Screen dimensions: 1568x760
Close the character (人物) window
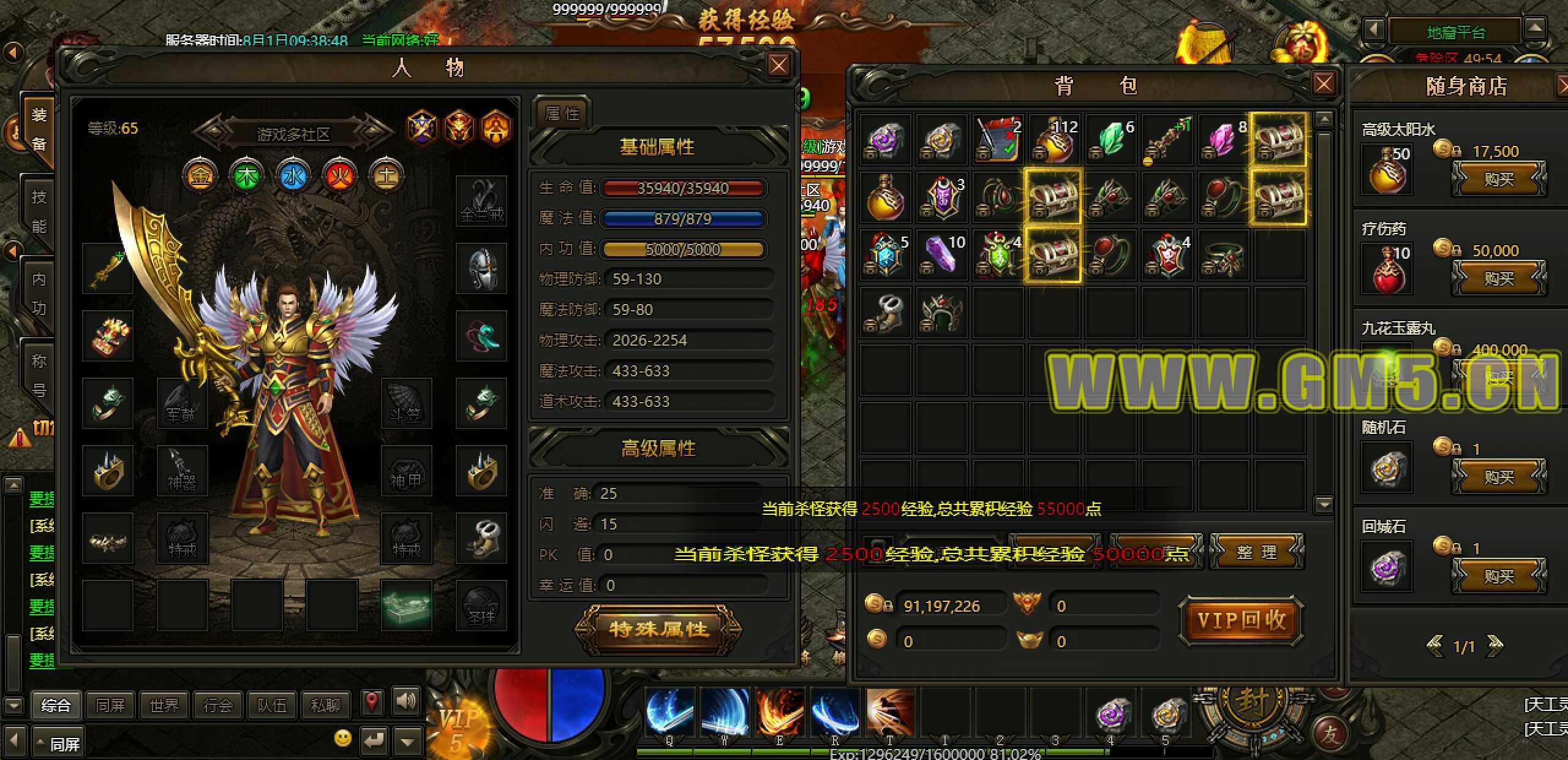778,65
